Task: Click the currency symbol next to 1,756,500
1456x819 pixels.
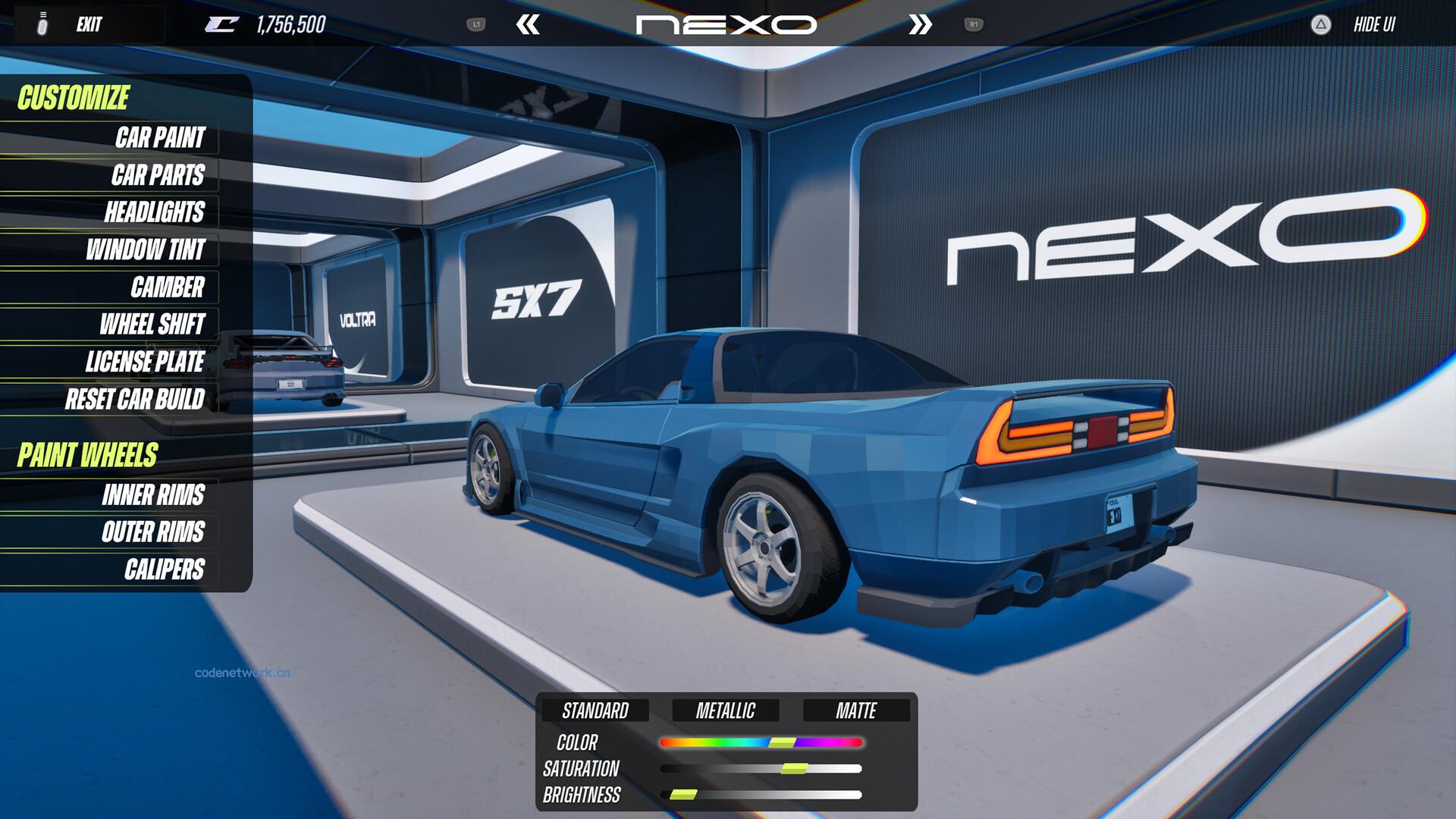Action: (x=221, y=24)
